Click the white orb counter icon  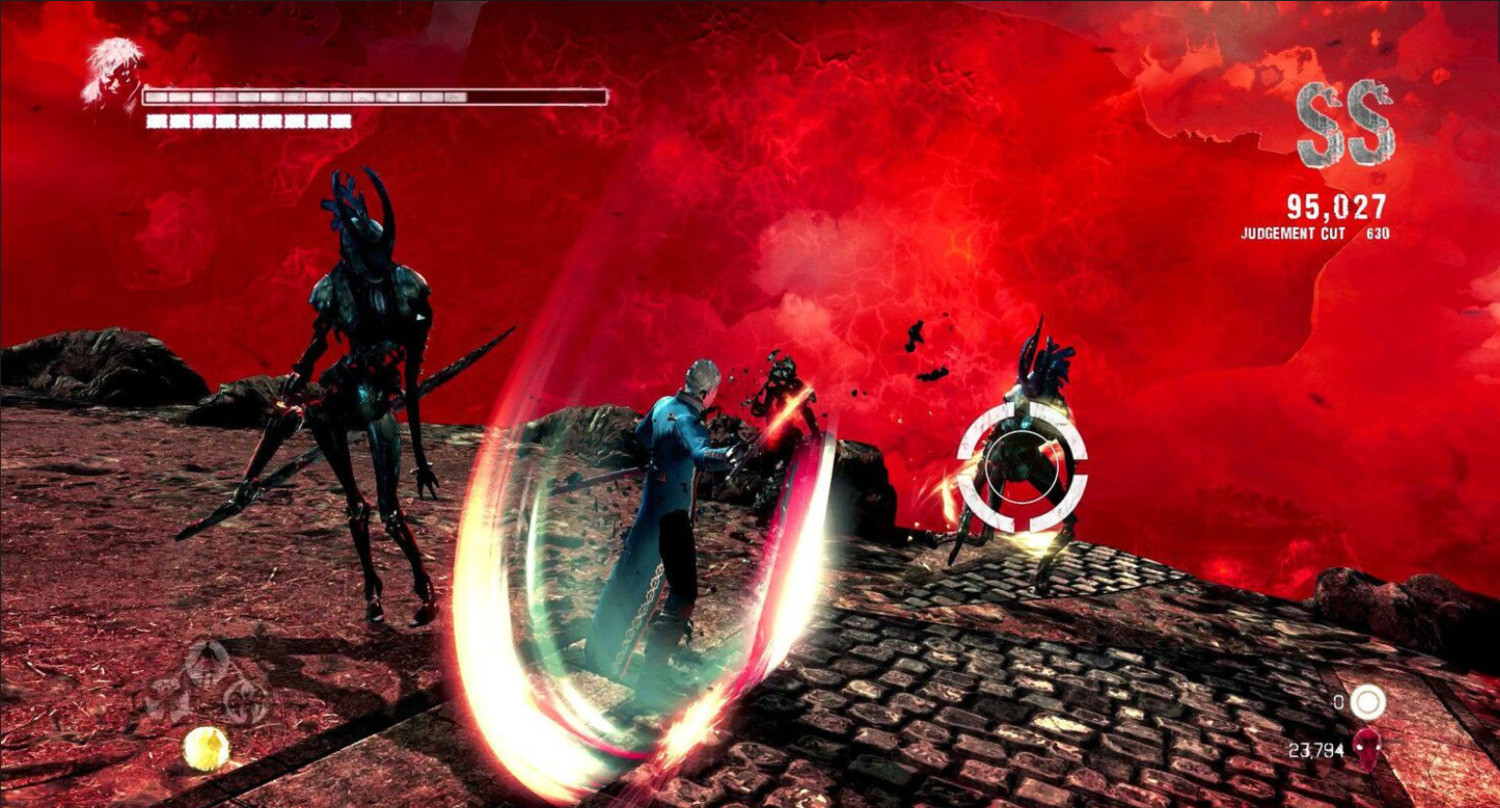tap(1367, 703)
